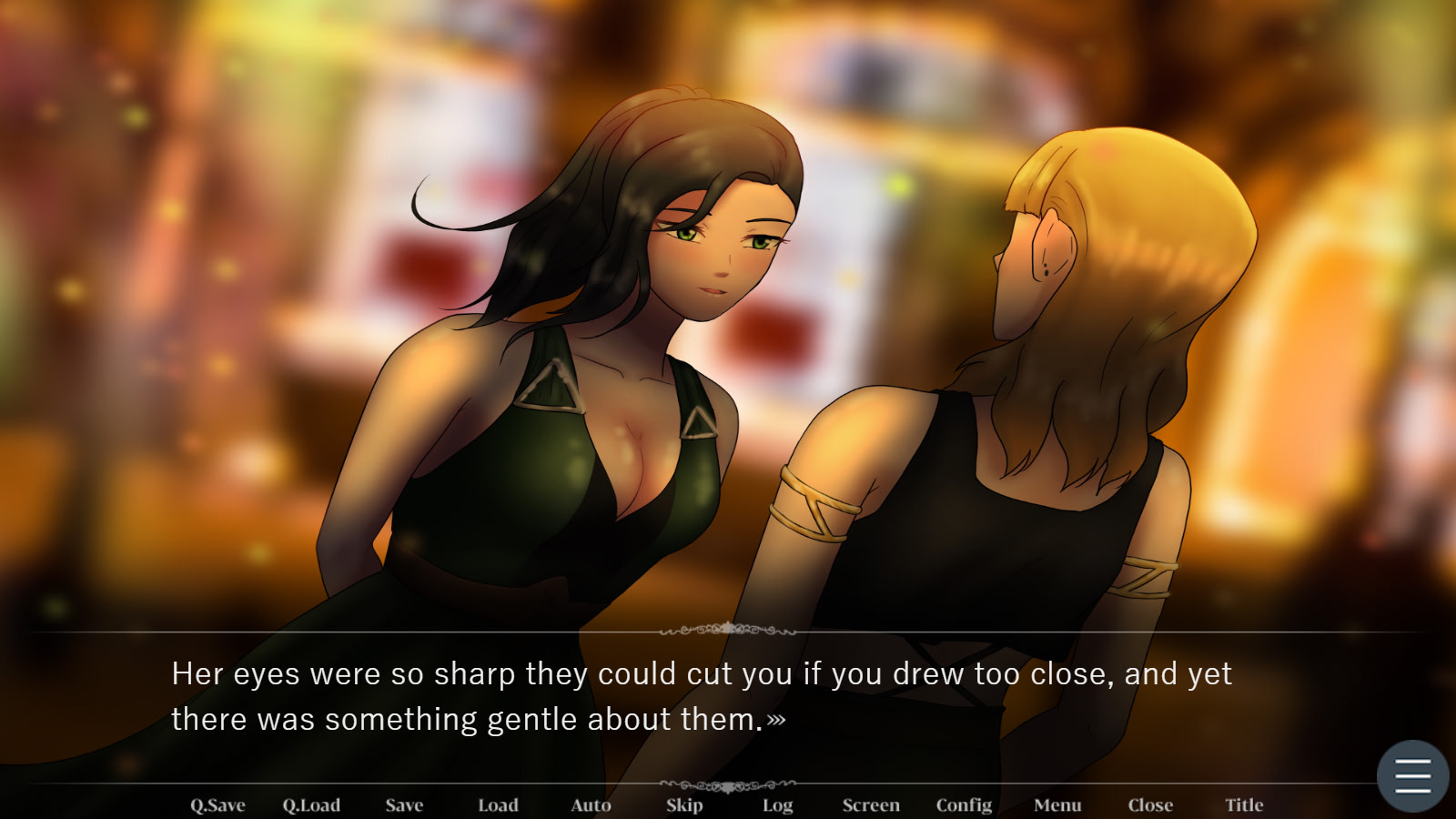Open the dialogue Log history
This screenshot has width=1456, height=819.
click(x=776, y=804)
